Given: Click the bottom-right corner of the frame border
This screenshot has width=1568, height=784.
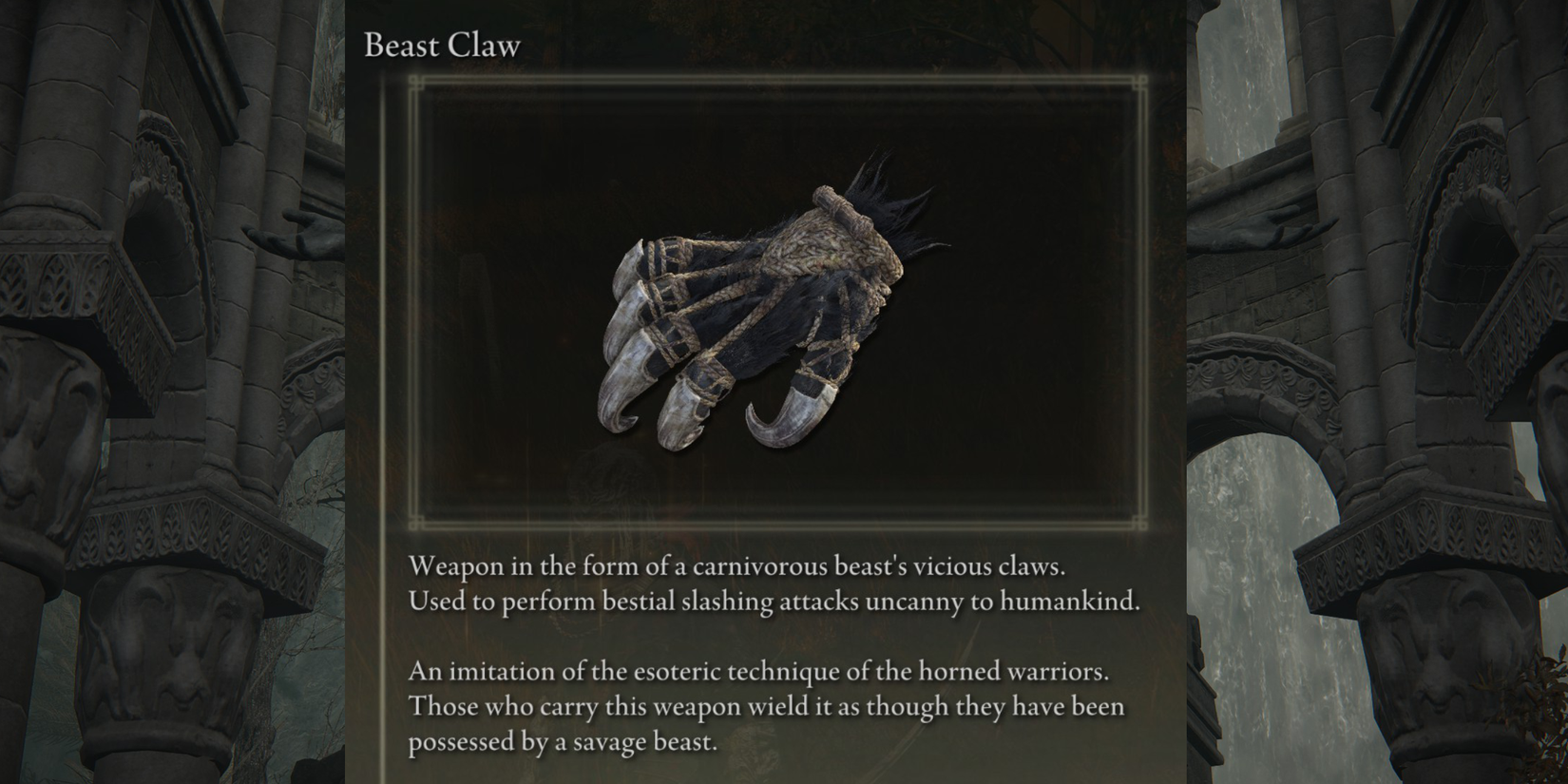Looking at the screenshot, I should click(x=1140, y=523).
